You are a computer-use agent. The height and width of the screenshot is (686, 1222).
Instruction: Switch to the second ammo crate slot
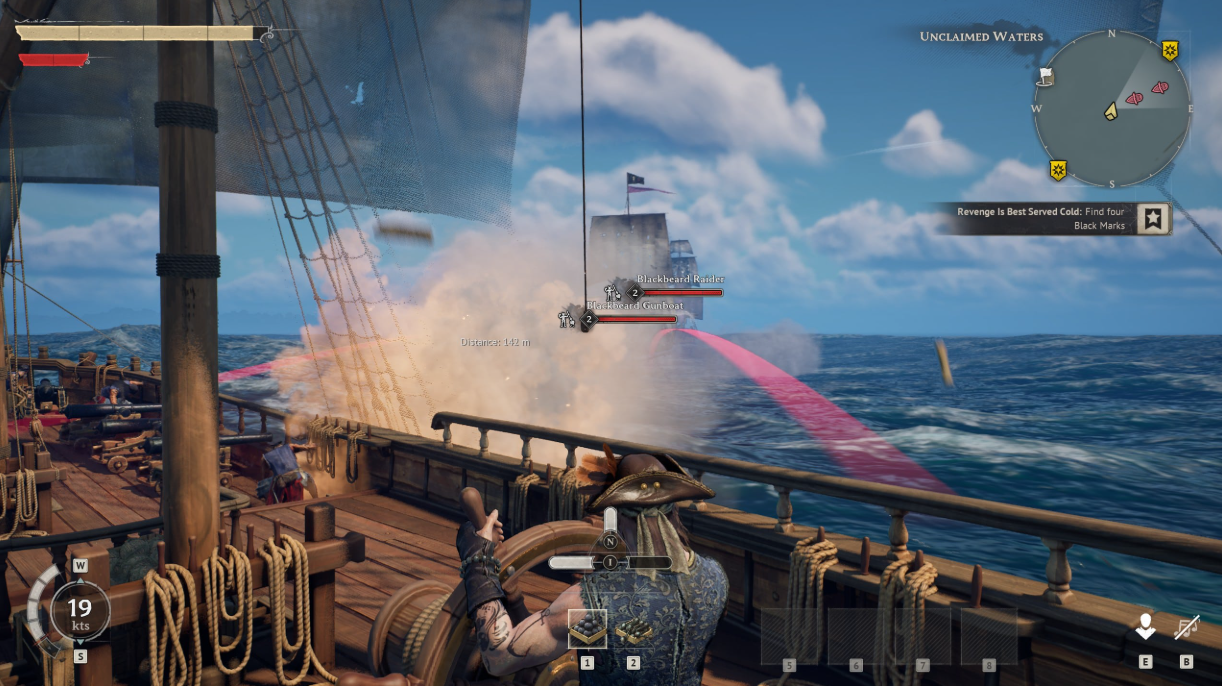click(633, 628)
